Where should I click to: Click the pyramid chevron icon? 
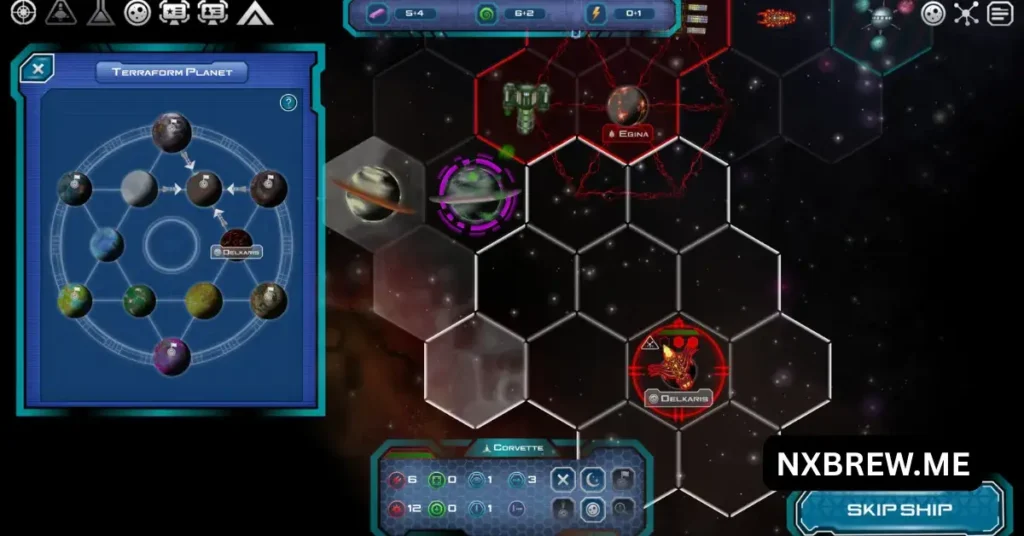coord(255,13)
